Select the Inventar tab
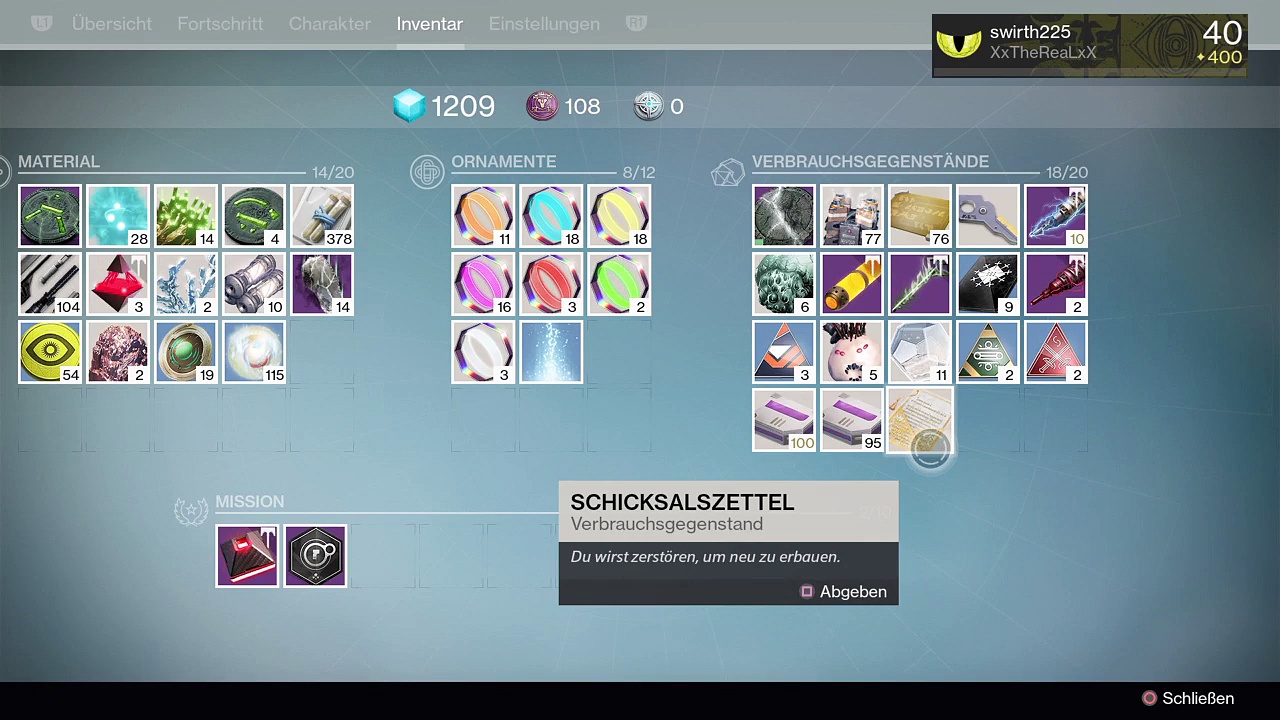This screenshot has height=720, width=1280. point(429,24)
